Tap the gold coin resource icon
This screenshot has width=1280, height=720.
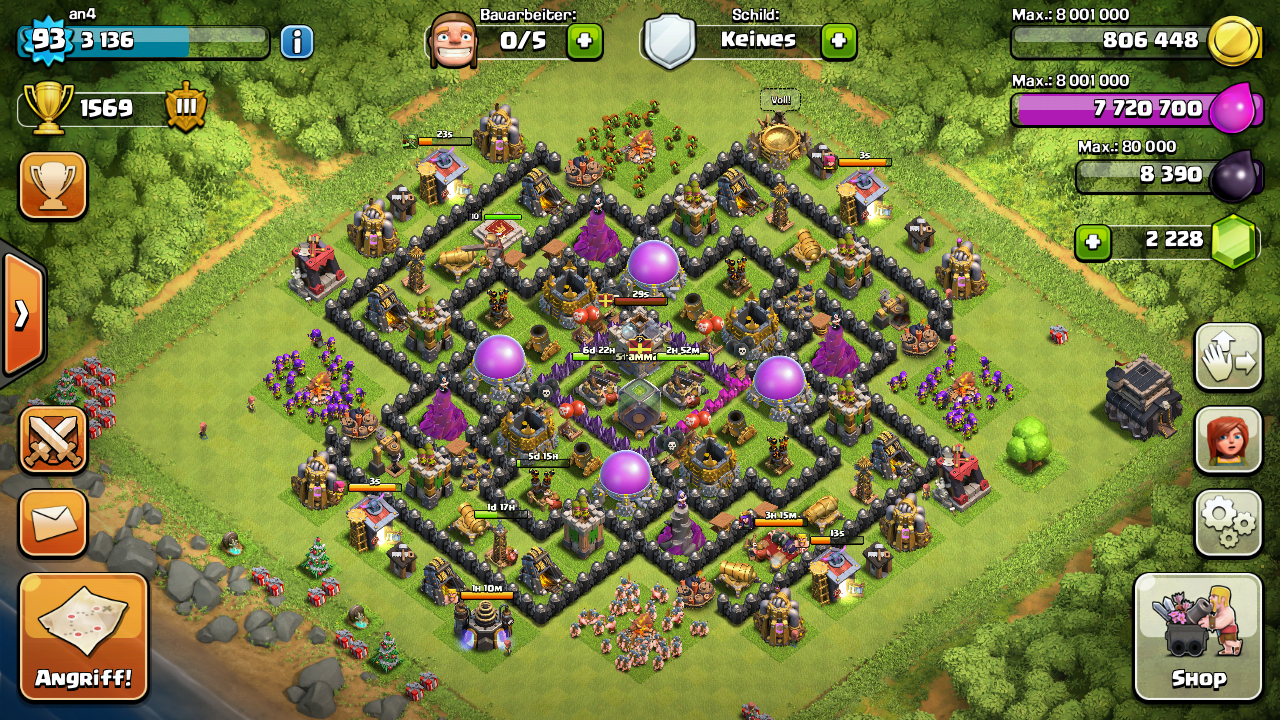(1232, 41)
